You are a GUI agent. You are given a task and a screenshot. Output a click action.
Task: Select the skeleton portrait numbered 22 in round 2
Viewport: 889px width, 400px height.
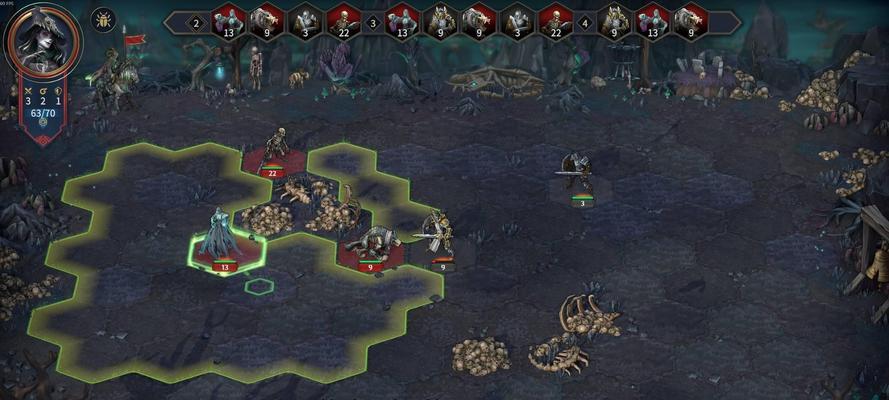point(344,20)
